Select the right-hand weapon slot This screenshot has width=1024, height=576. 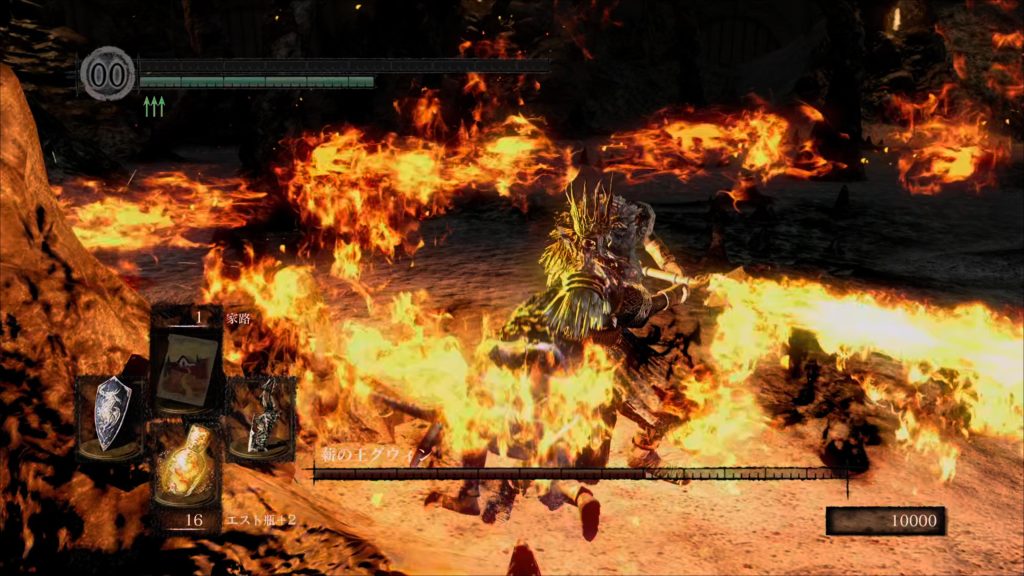(261, 414)
